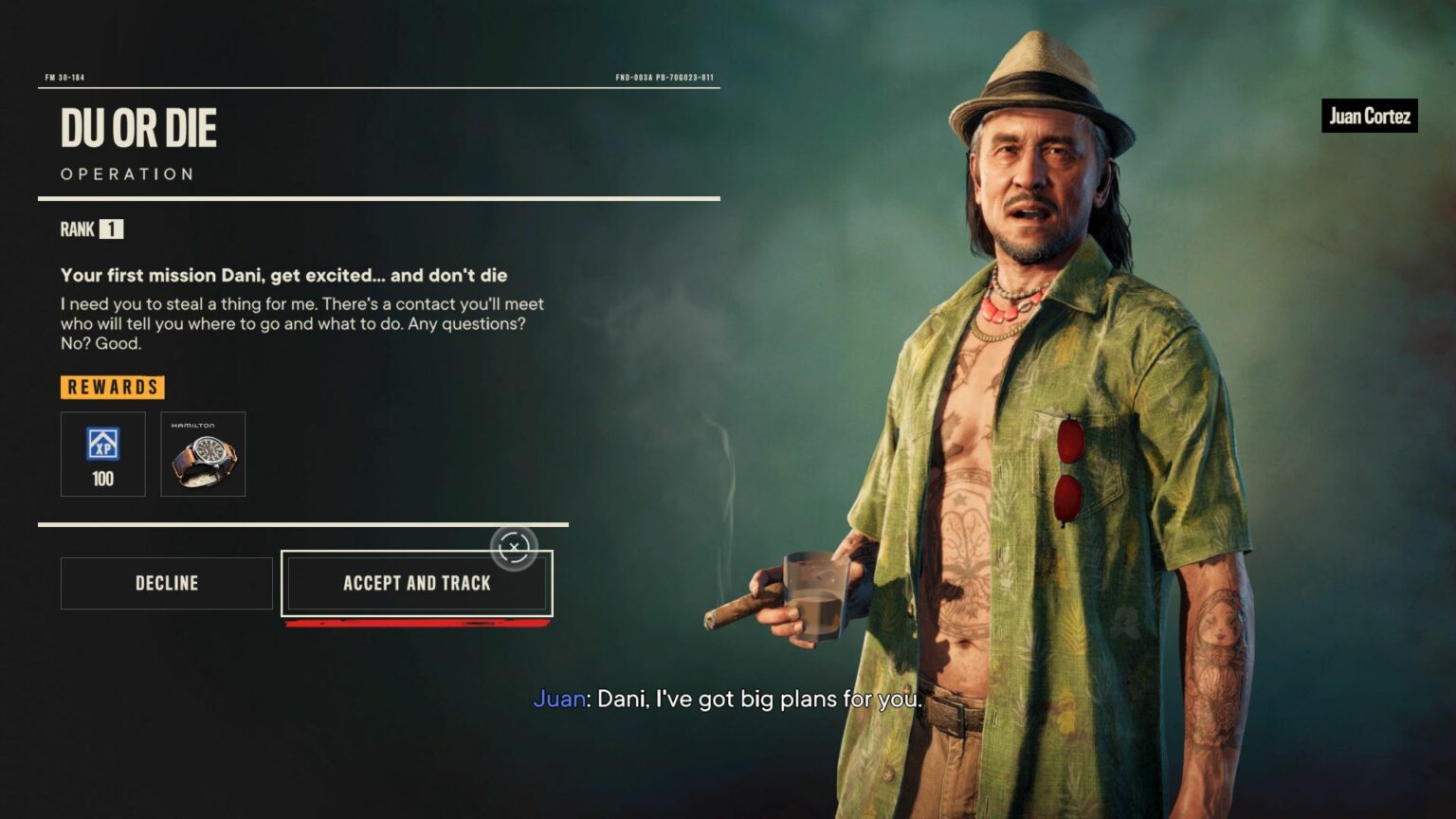This screenshot has width=1456, height=819.
Task: Expand the mission briefing description text
Action: pos(301,323)
